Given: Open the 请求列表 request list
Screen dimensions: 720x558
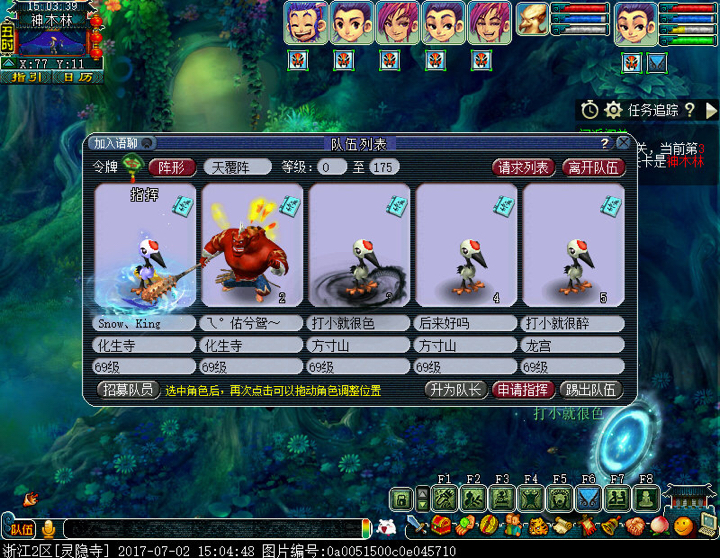Looking at the screenshot, I should click(523, 167).
